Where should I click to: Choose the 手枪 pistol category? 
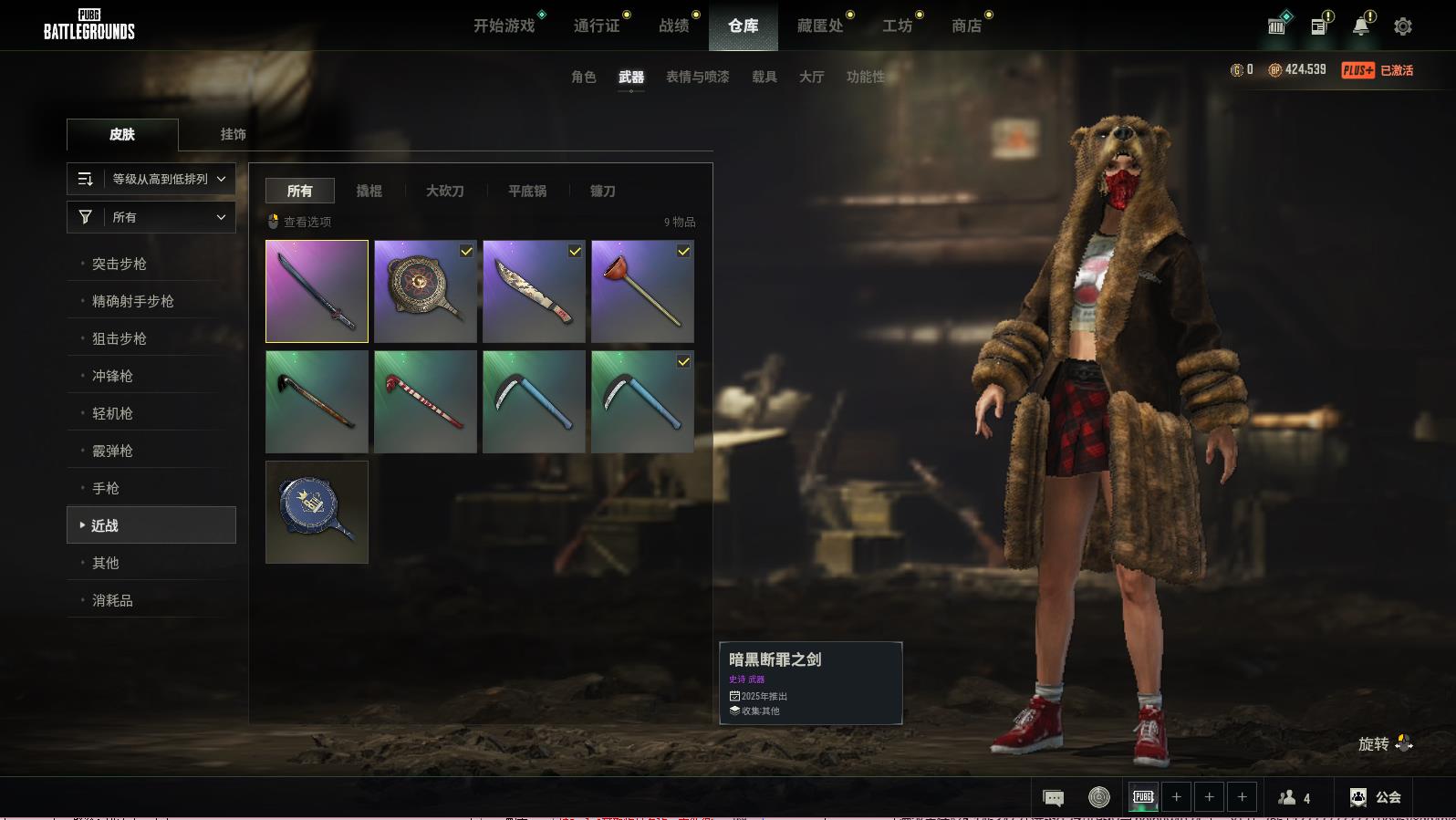106,488
